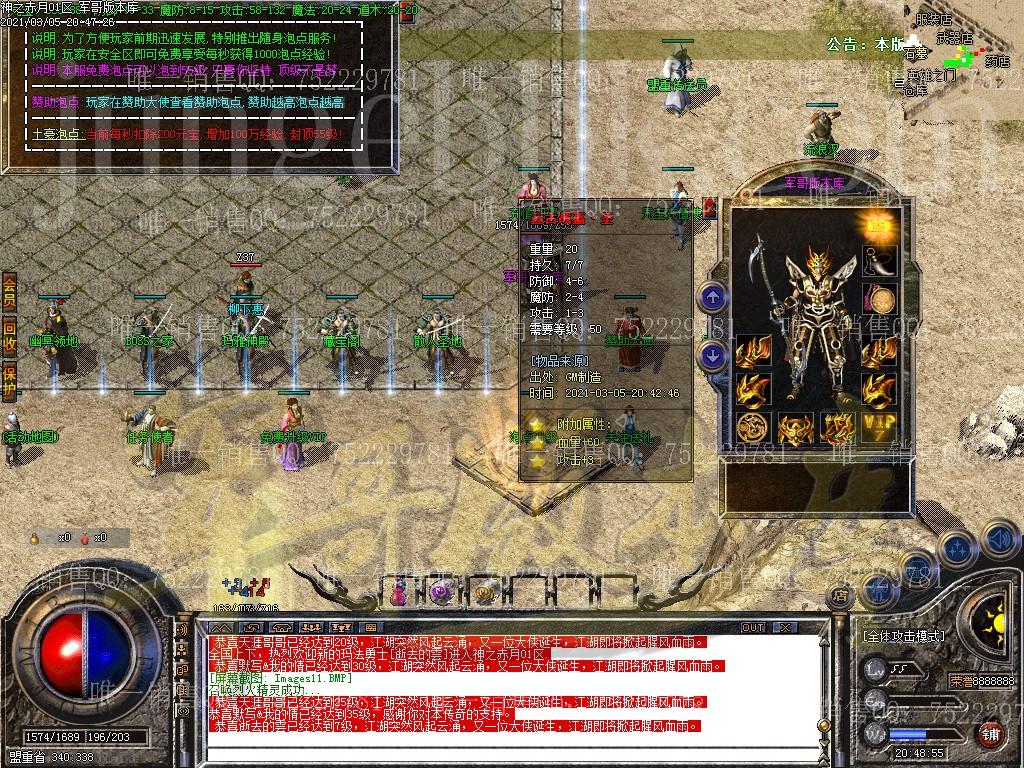Toggle sound with the speaker button
This screenshot has width=1024, height=768.
click(x=1000, y=539)
